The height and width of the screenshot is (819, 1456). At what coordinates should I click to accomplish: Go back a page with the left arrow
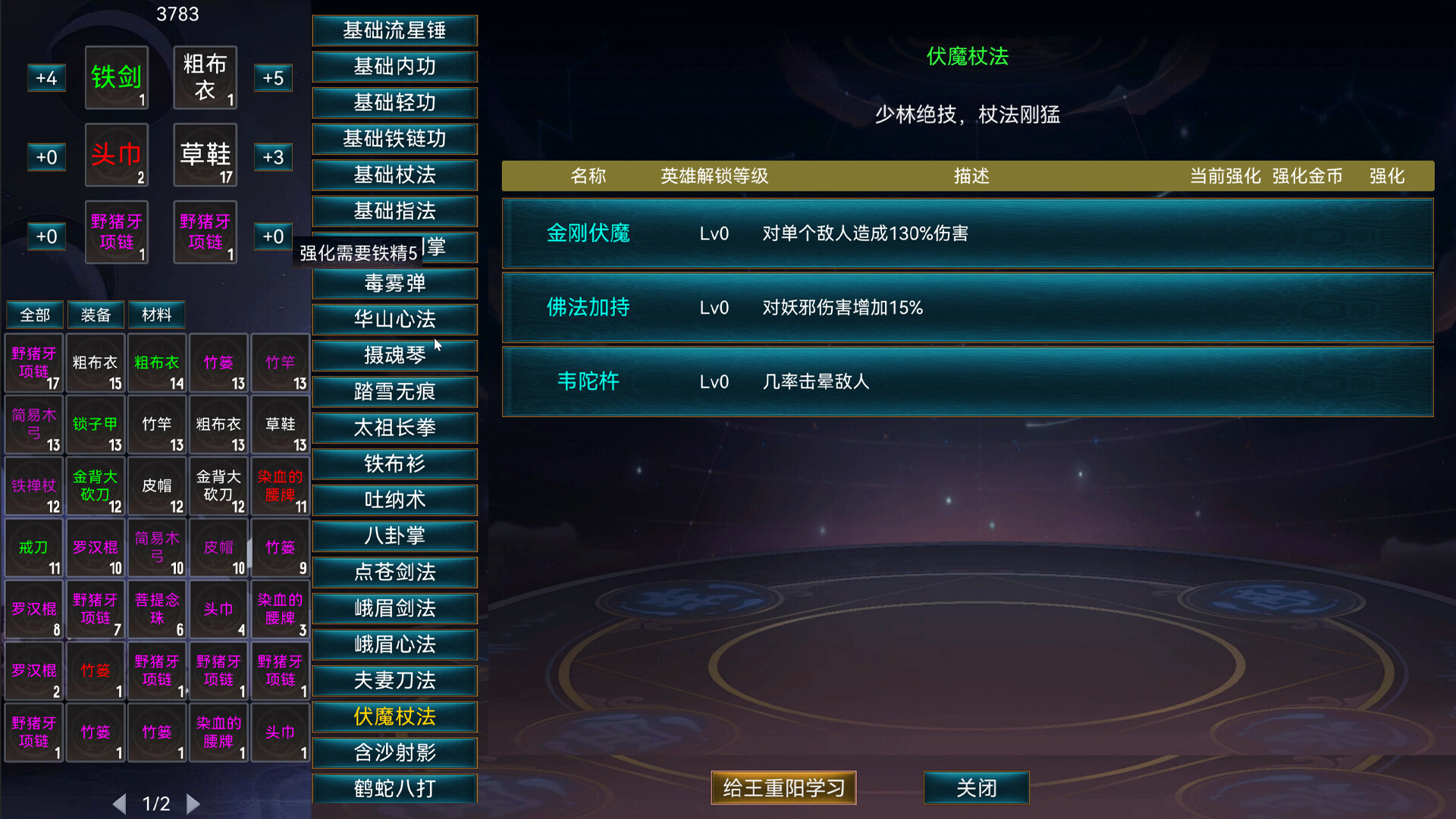click(x=121, y=803)
